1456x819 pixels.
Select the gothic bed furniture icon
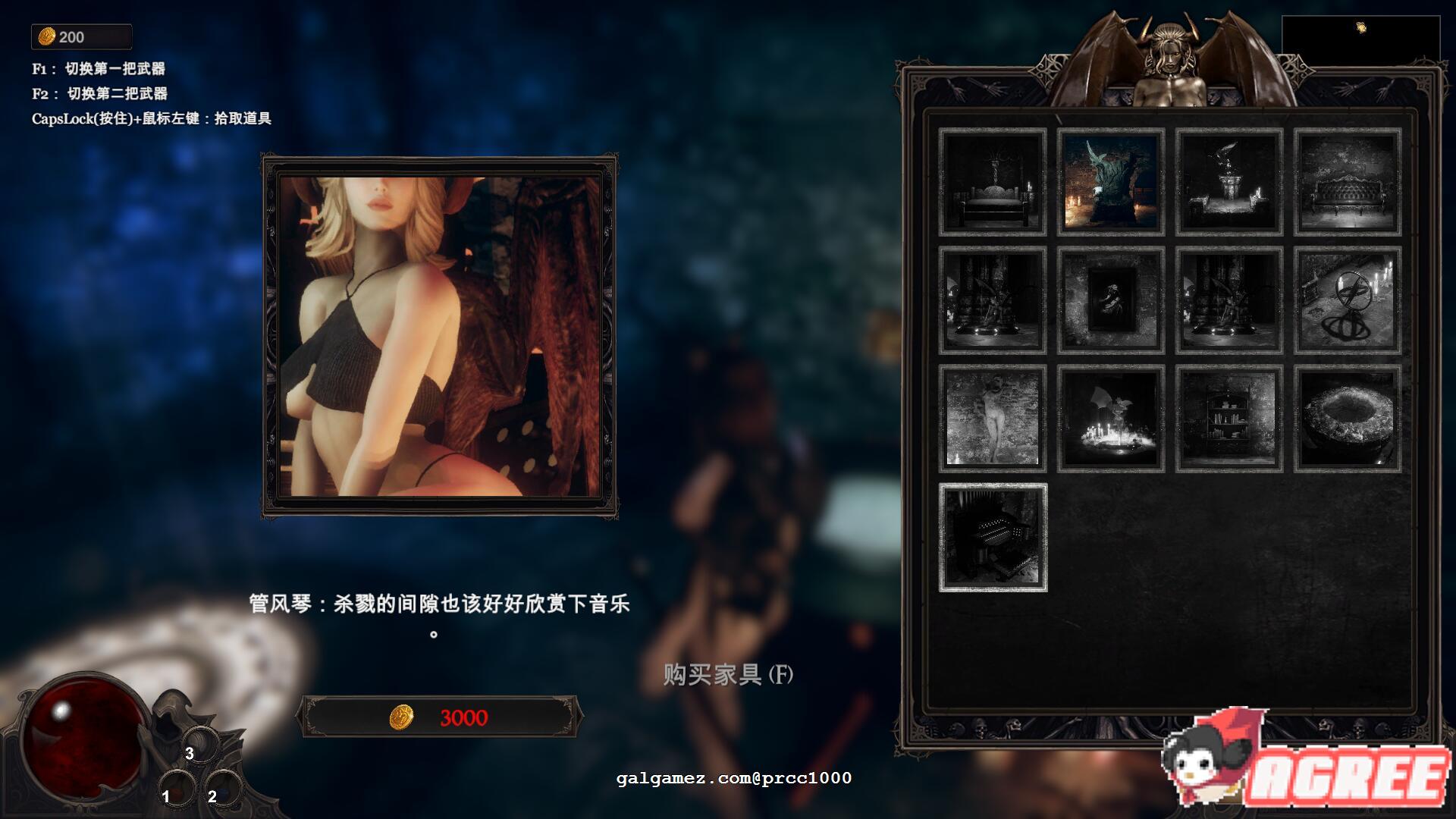coord(990,184)
